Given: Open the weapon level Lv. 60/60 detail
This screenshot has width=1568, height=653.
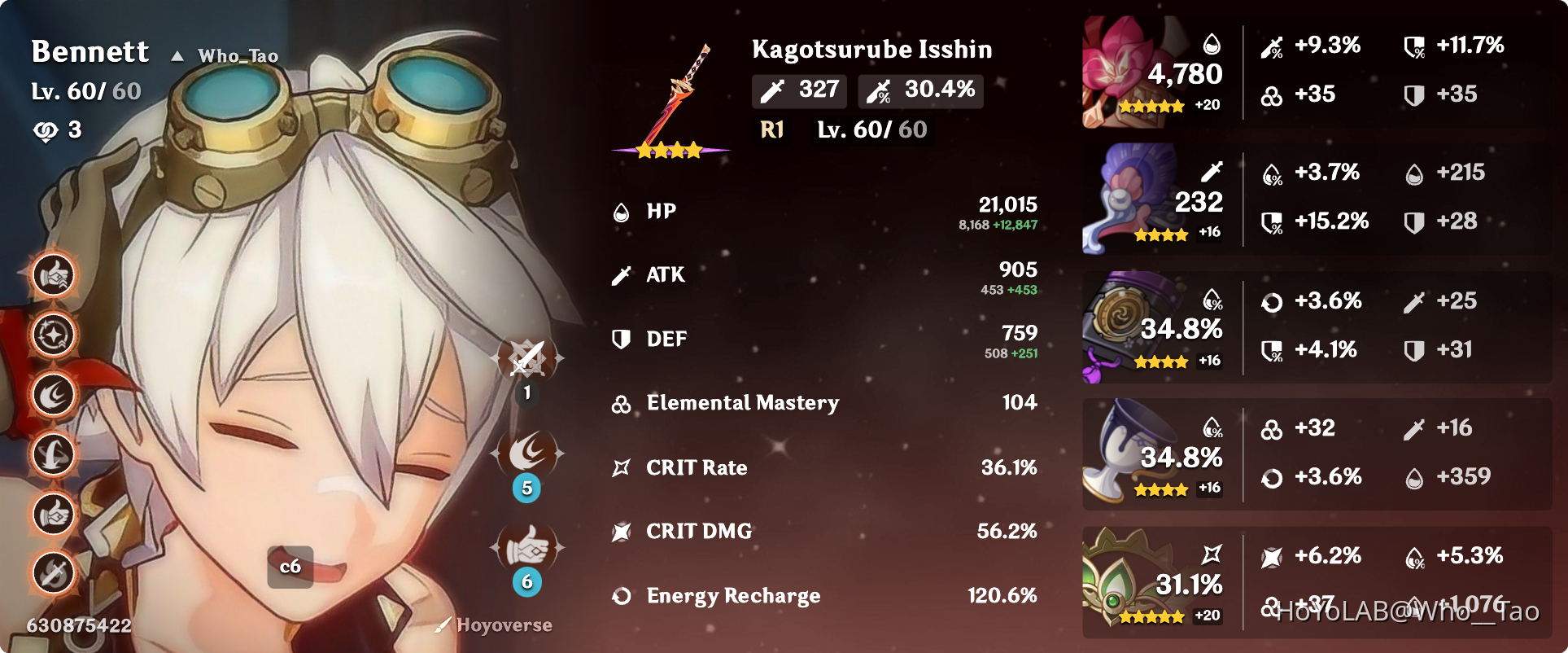Looking at the screenshot, I should point(871,129).
